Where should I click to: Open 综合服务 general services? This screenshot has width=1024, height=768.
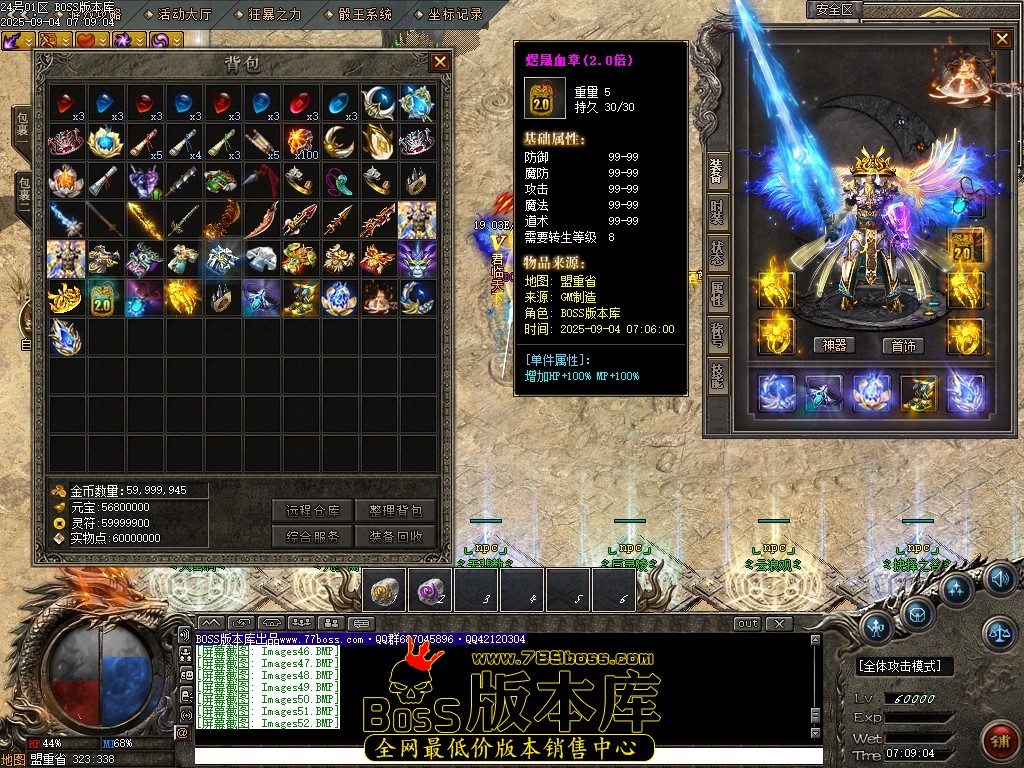click(313, 536)
